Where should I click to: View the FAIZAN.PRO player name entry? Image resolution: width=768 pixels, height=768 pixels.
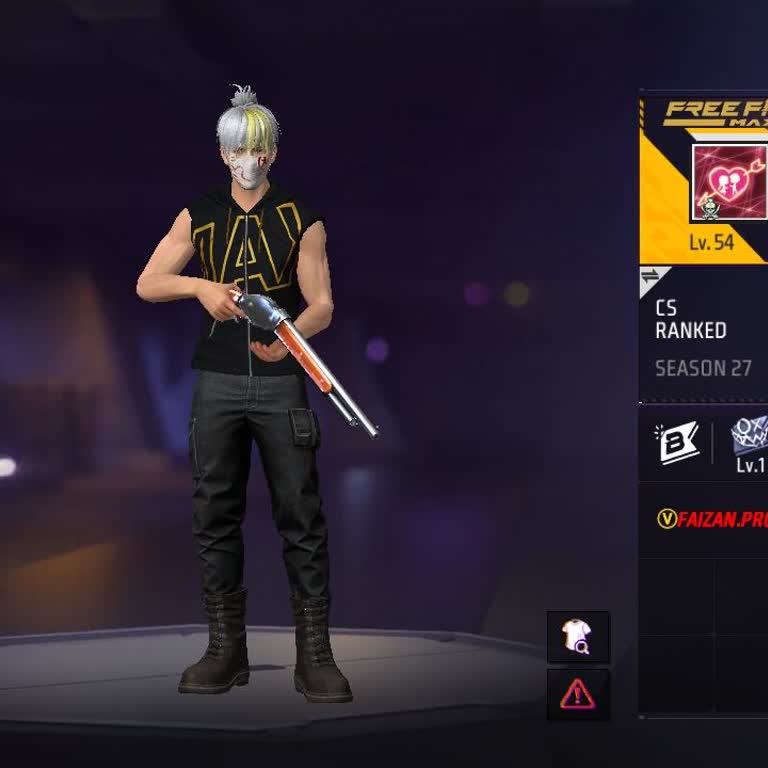coord(713,519)
